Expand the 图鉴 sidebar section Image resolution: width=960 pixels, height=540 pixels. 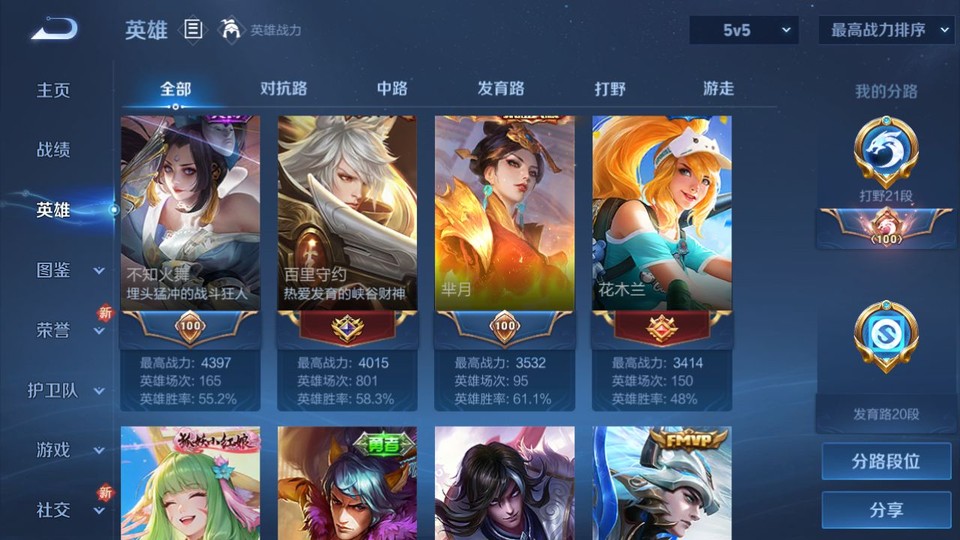68,270
